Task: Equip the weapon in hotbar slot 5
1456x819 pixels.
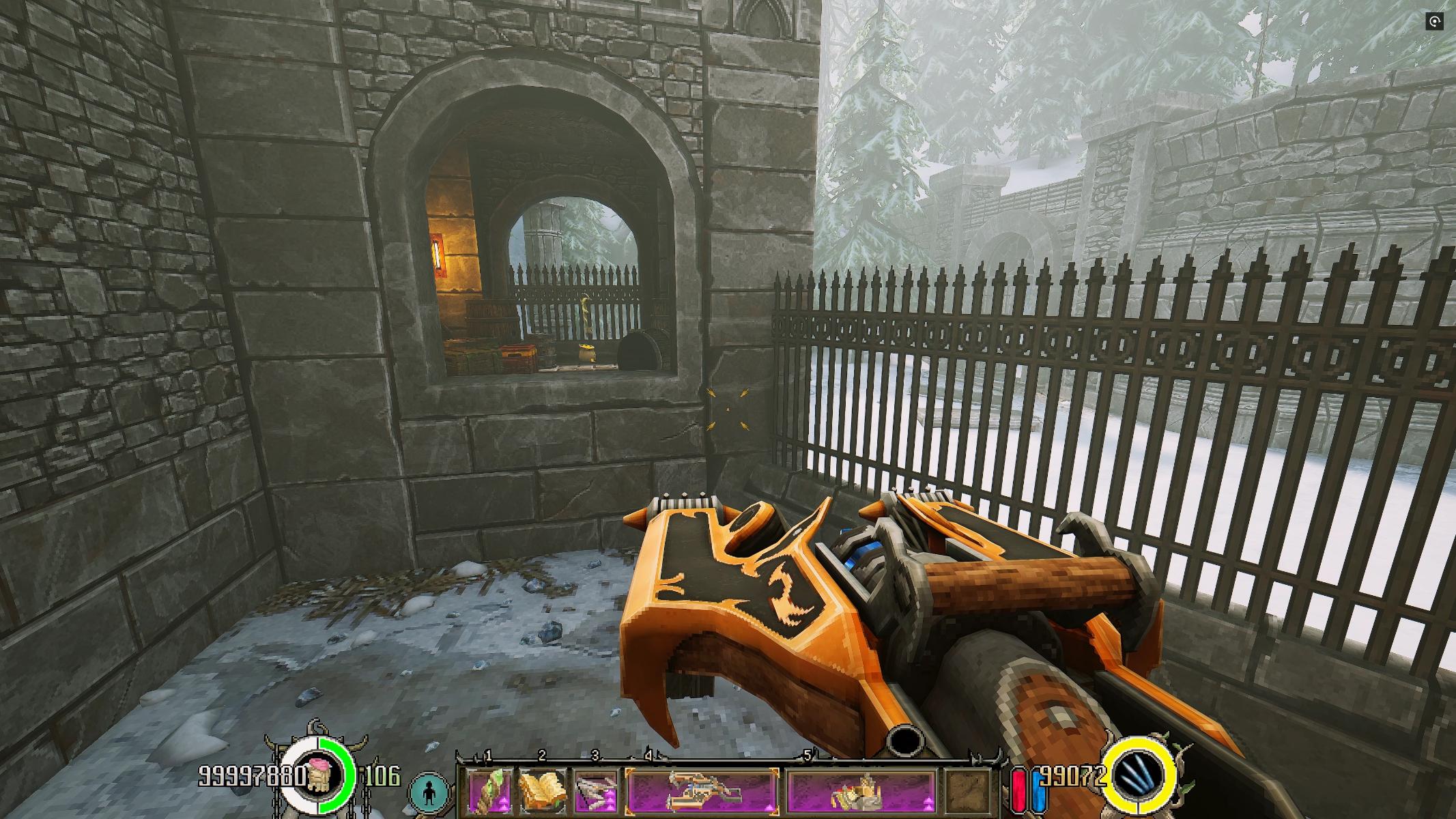Action: tap(861, 791)
